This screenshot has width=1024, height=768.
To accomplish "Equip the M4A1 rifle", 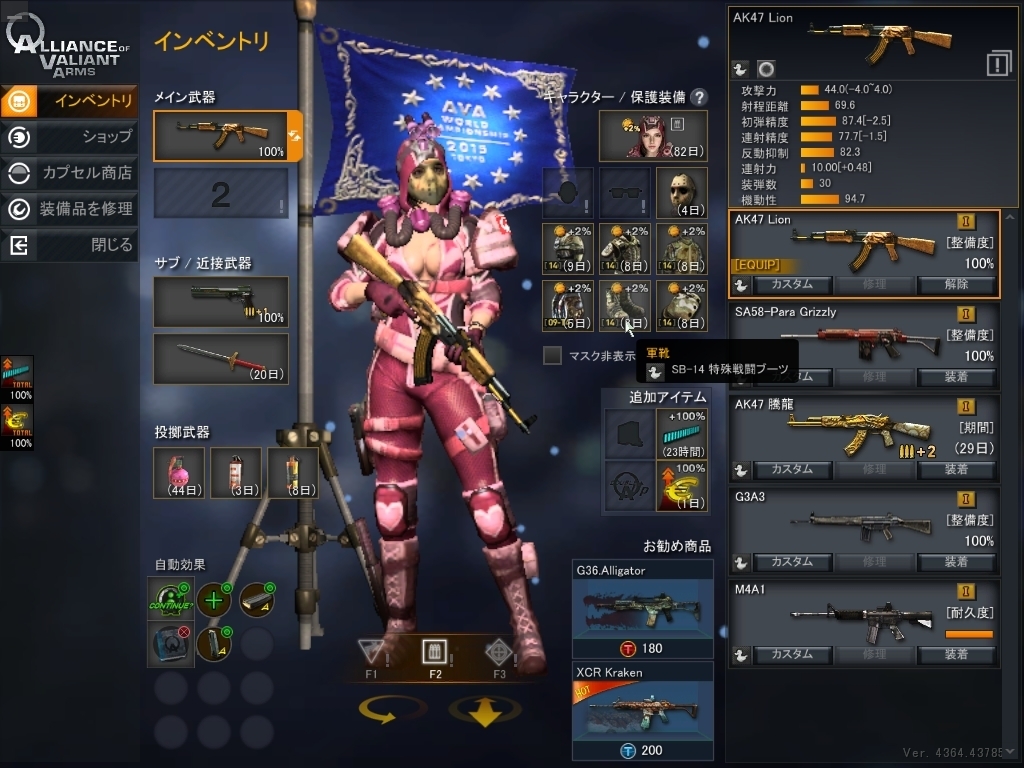I will (957, 654).
